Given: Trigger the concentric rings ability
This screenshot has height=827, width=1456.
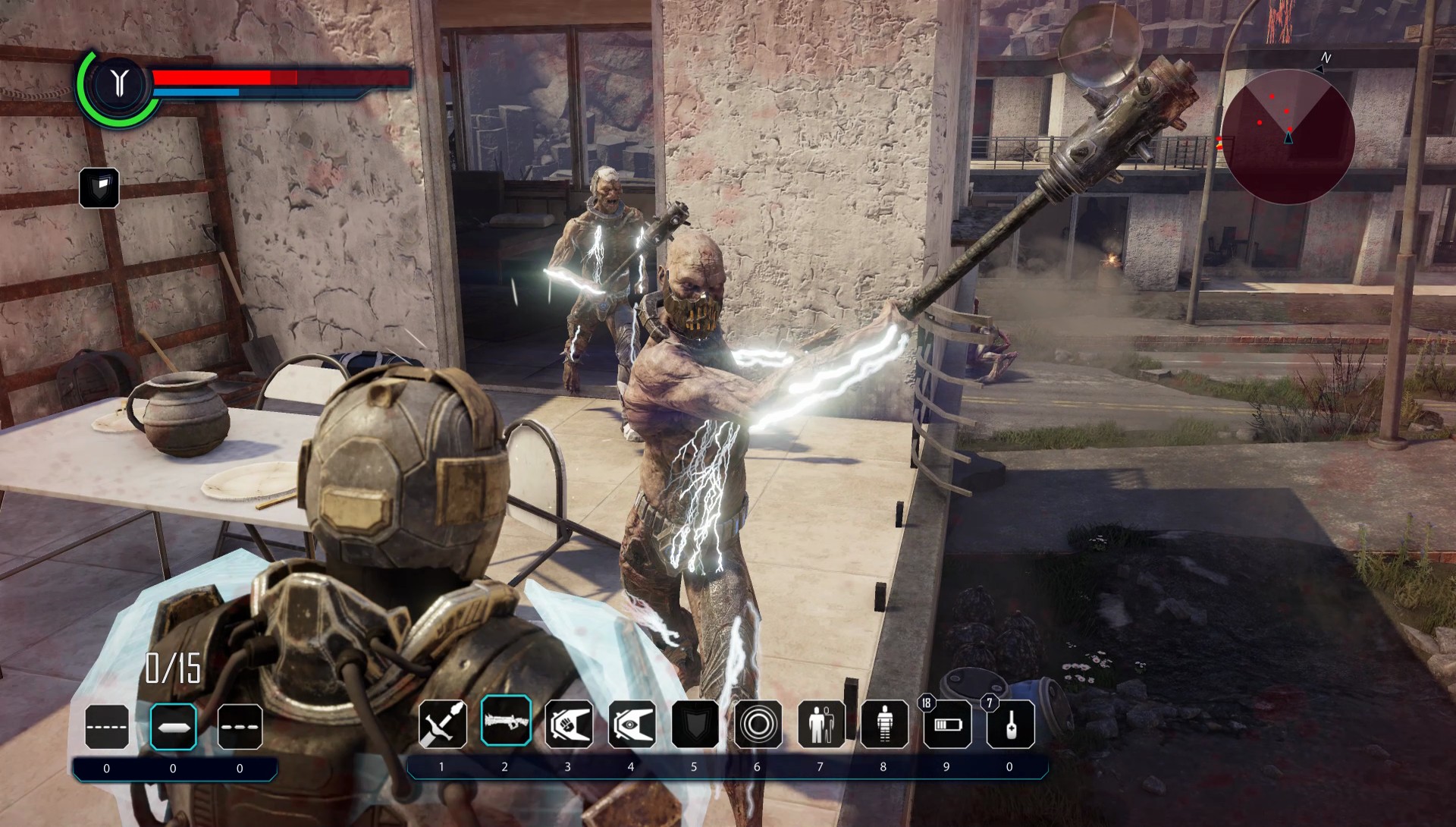Looking at the screenshot, I should coord(758,724).
